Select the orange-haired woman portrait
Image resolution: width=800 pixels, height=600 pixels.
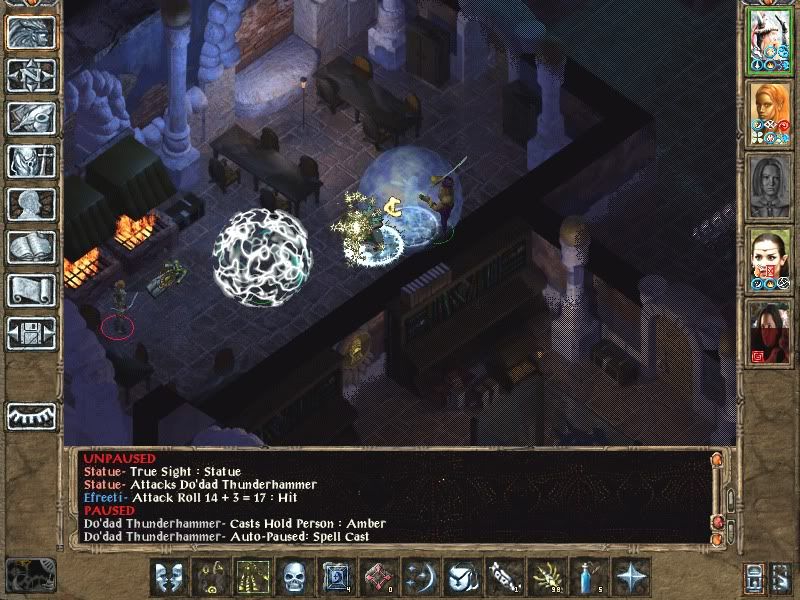click(770, 113)
